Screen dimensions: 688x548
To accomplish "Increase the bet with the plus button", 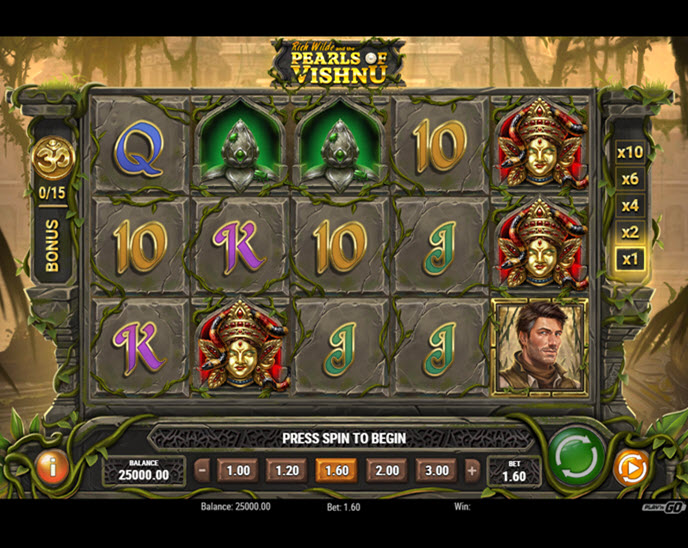I will [x=472, y=470].
